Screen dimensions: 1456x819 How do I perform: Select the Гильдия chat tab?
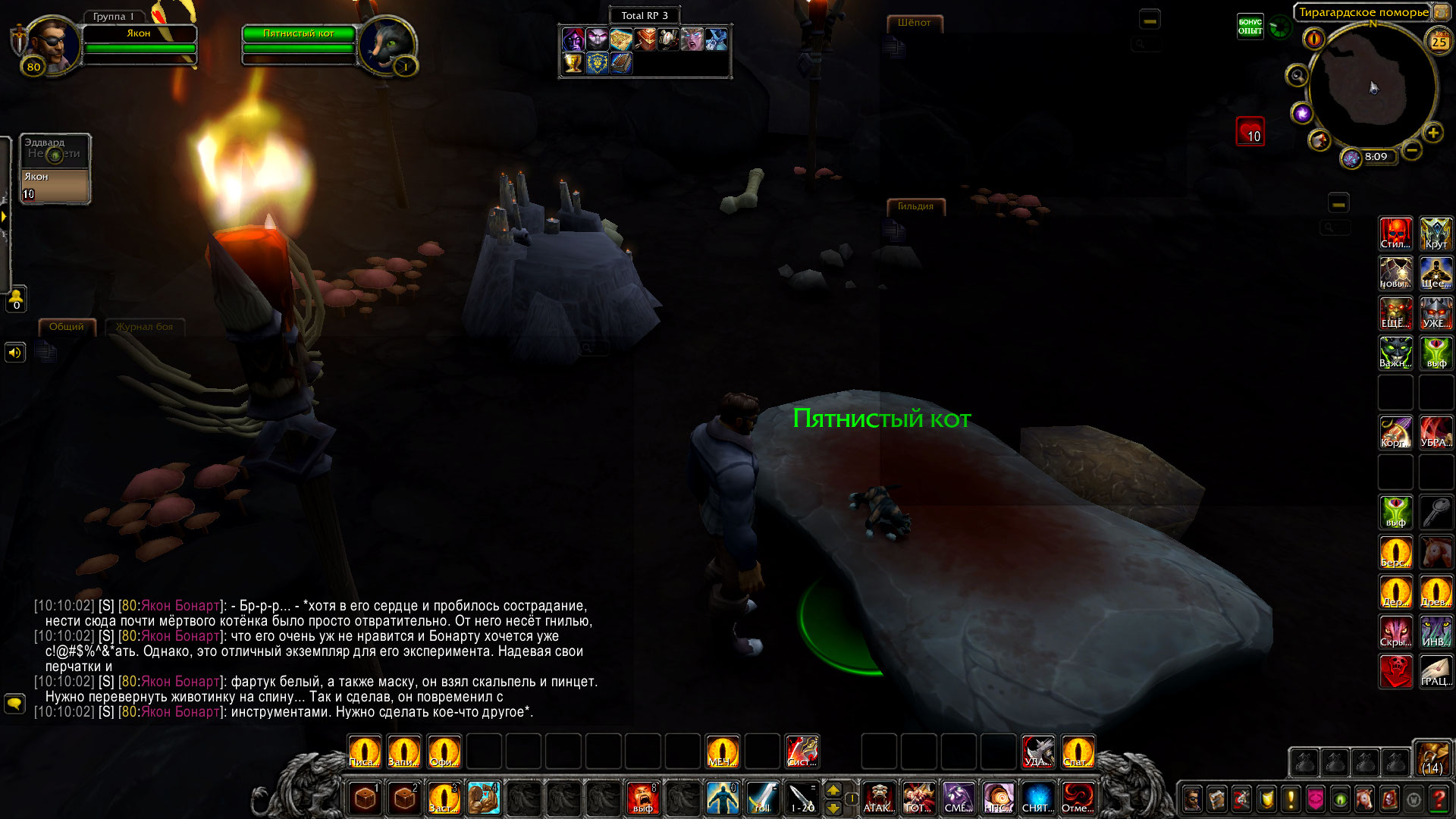click(915, 206)
